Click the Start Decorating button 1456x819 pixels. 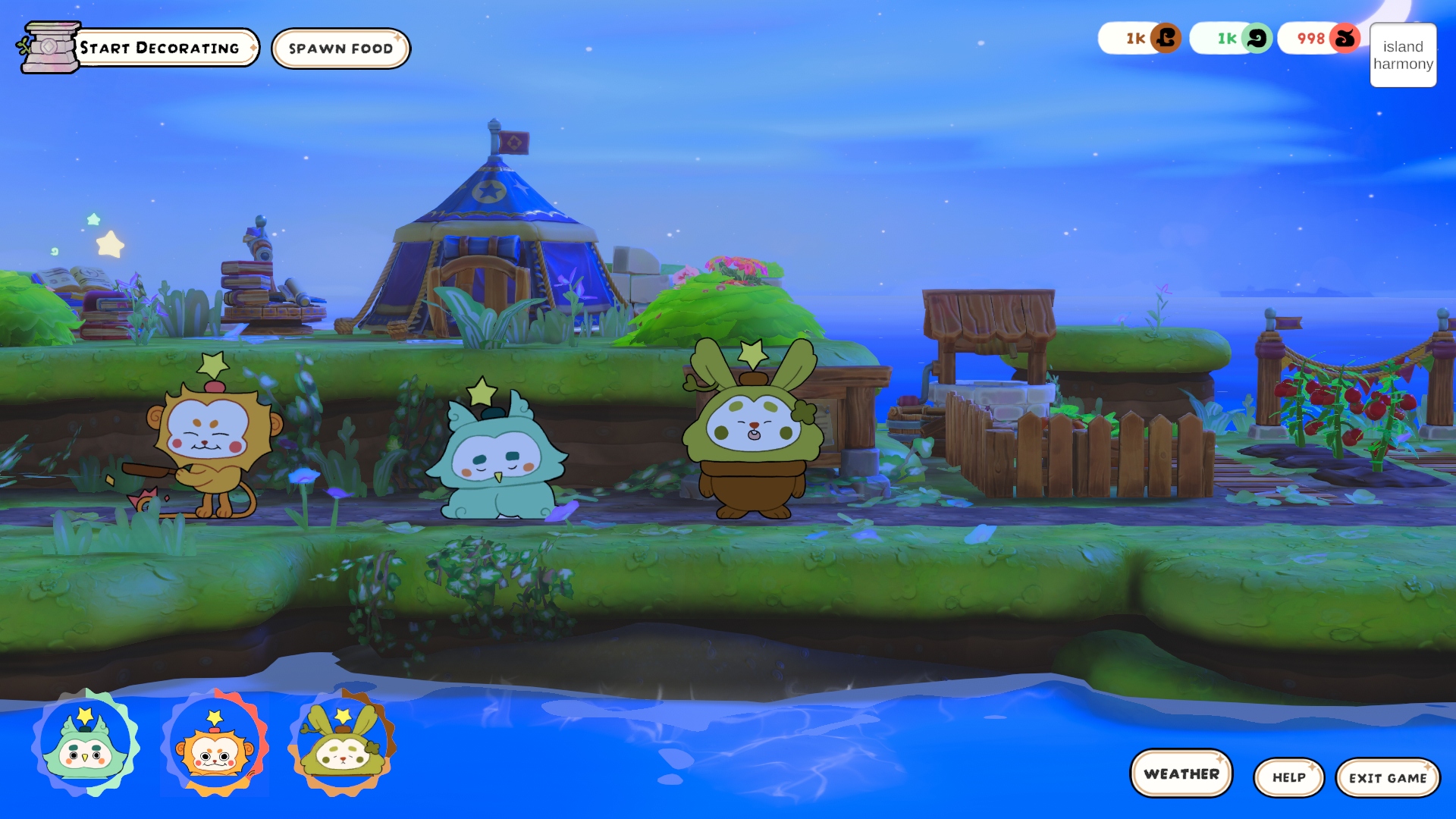(x=159, y=48)
